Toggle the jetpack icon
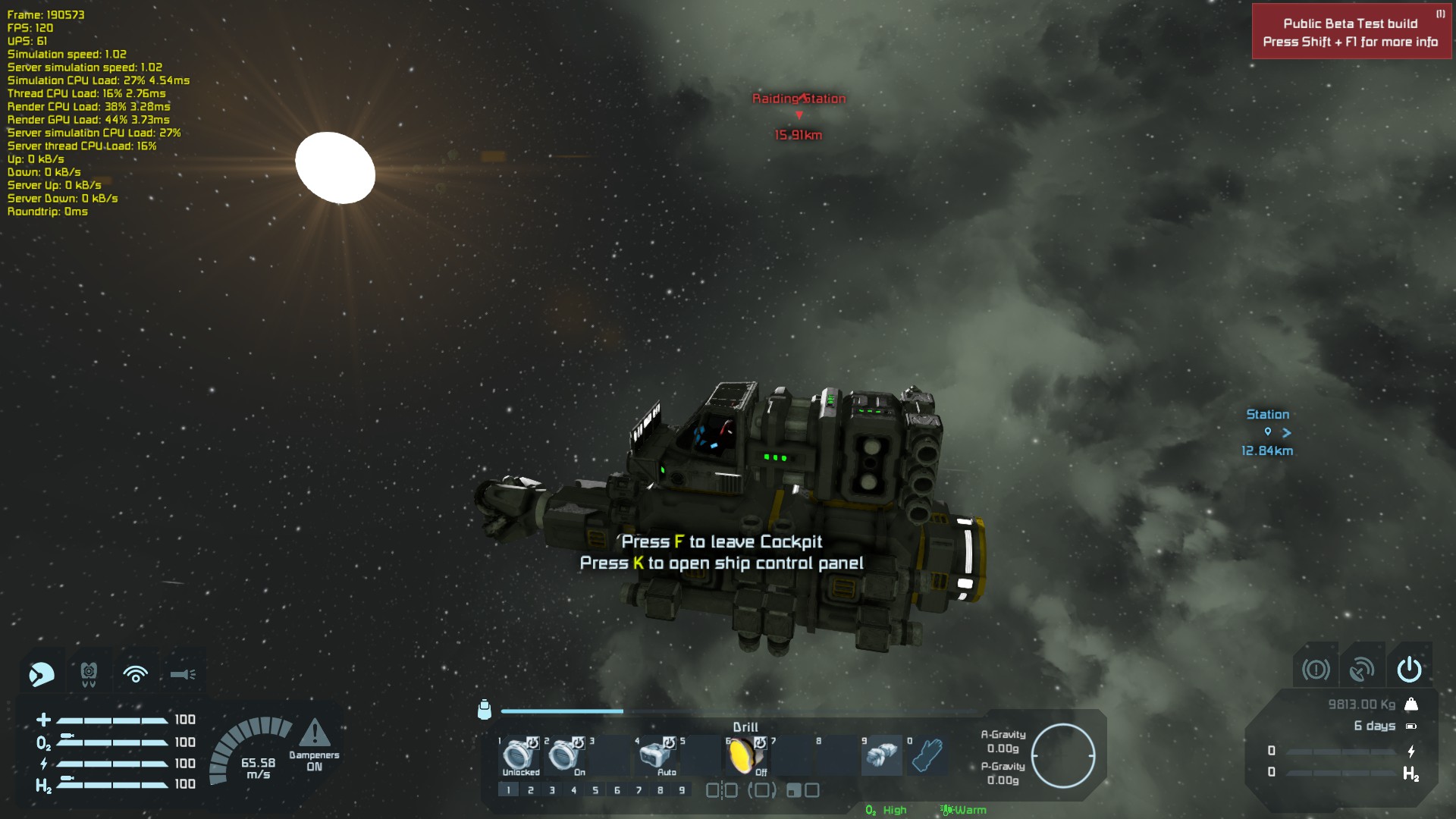This screenshot has width=1456, height=819. pos(89,673)
